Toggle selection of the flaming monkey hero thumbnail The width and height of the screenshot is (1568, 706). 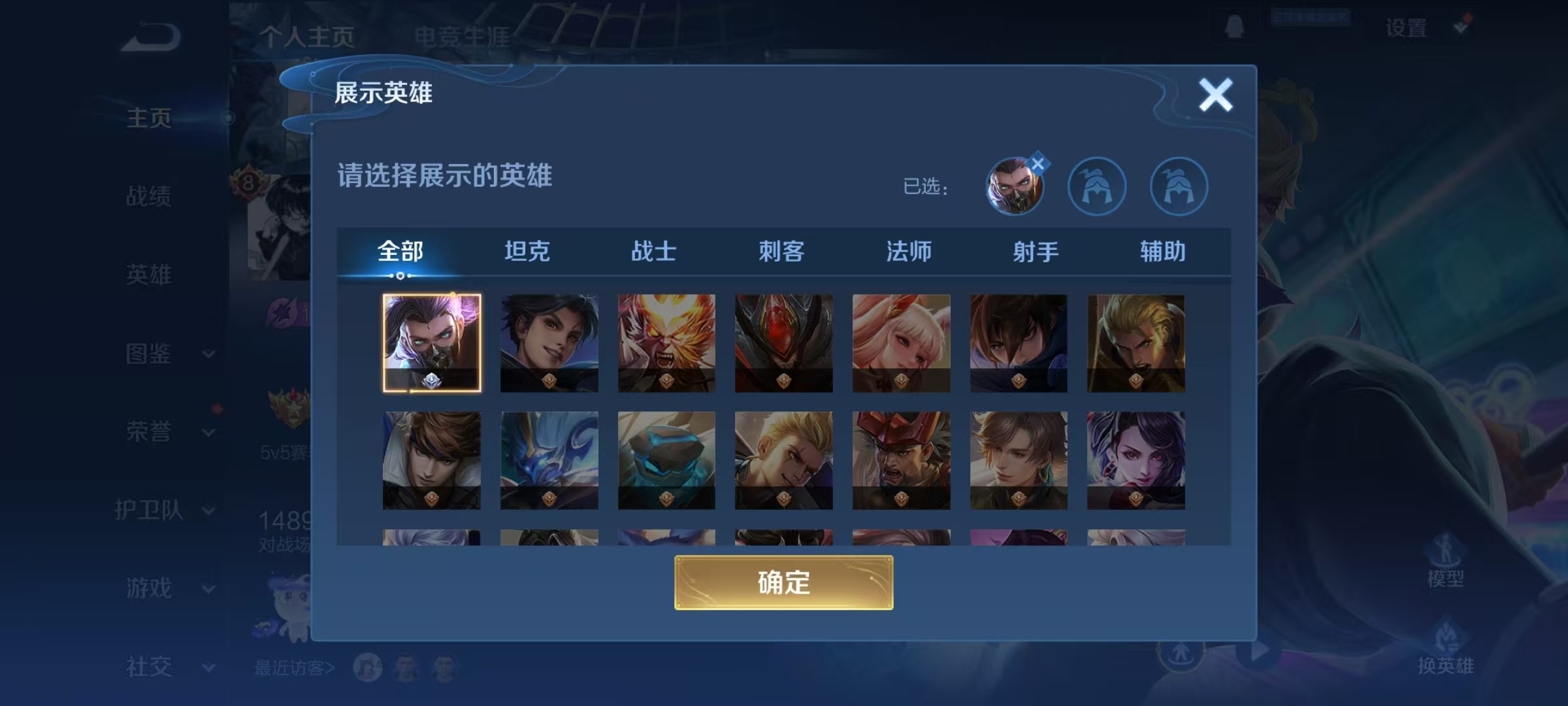(x=666, y=343)
